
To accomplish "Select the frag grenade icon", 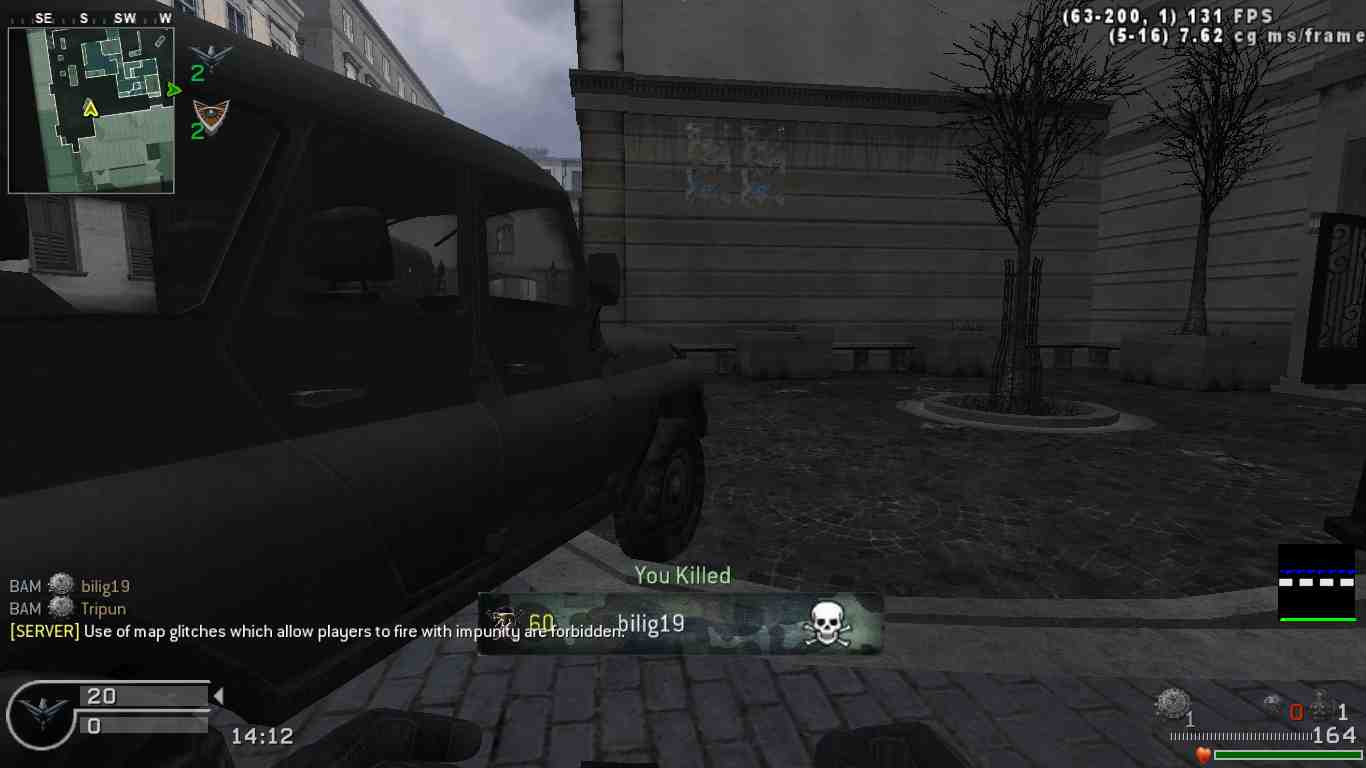I will (1322, 706).
